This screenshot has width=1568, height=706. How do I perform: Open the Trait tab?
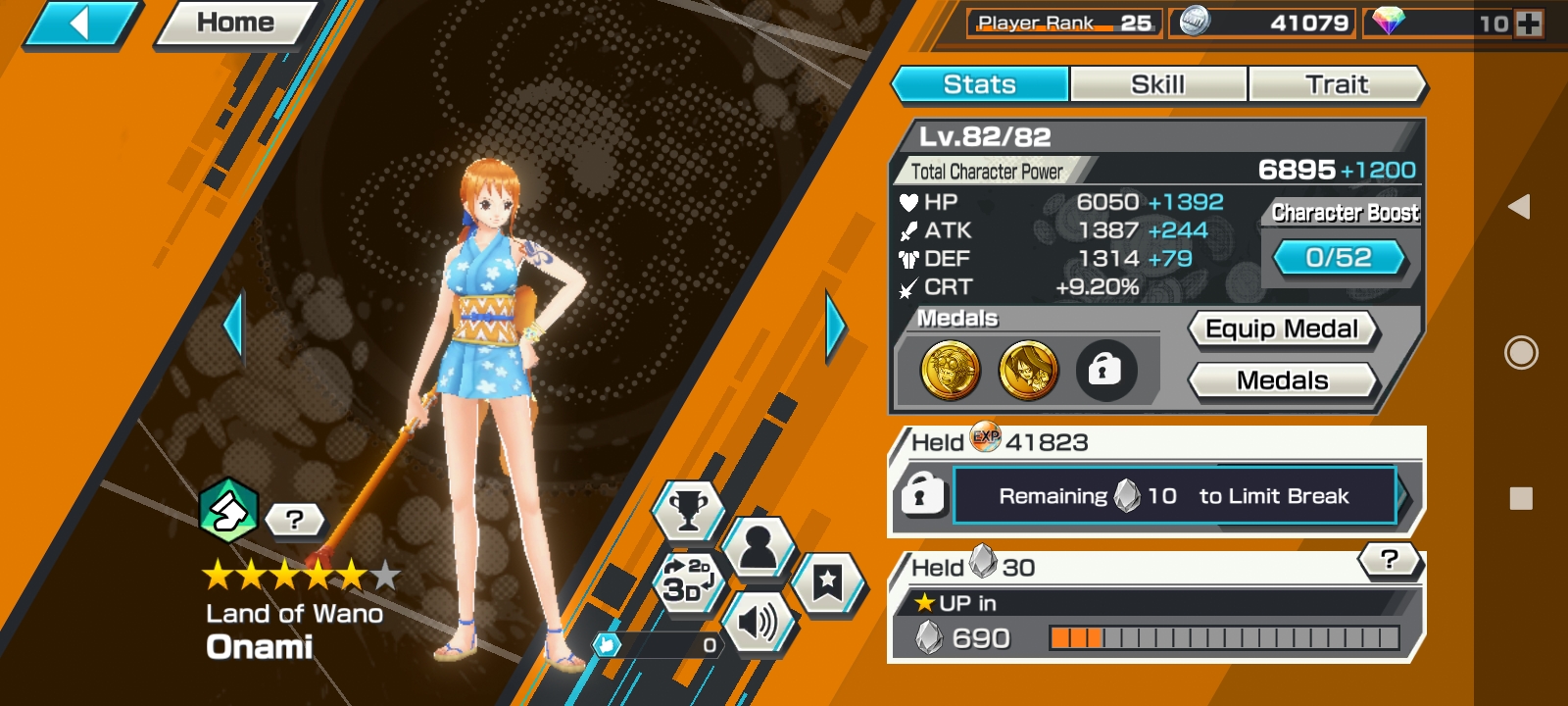(x=1336, y=84)
